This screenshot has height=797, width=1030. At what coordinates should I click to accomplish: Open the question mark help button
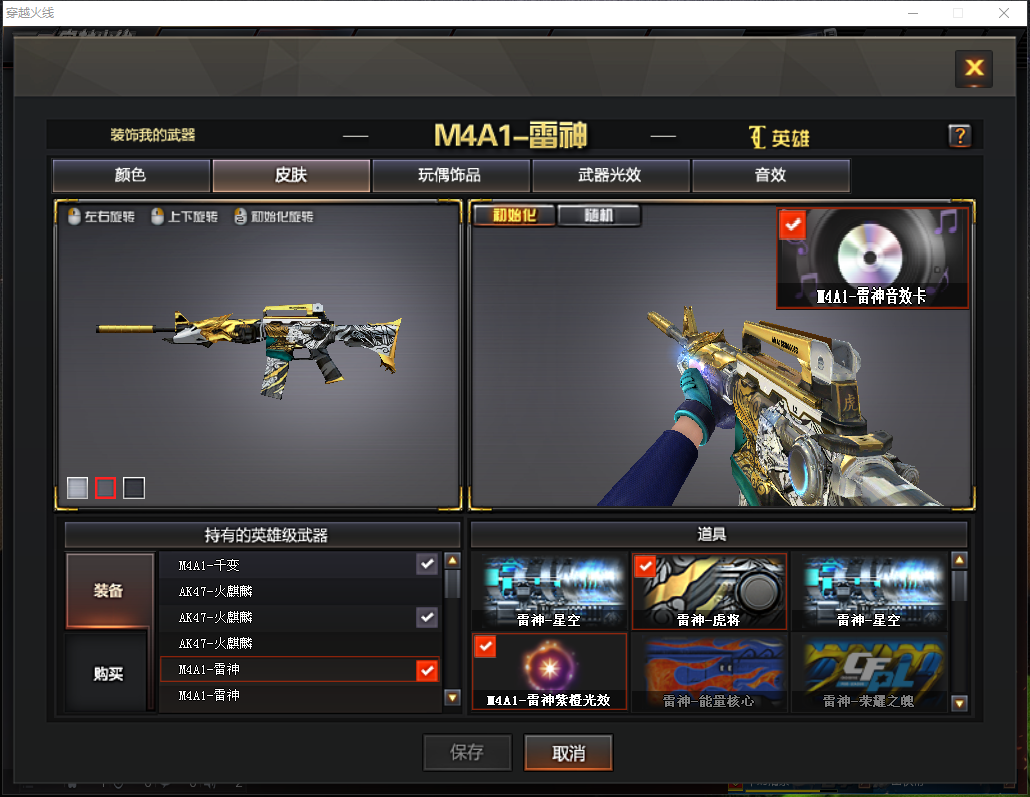click(x=959, y=136)
